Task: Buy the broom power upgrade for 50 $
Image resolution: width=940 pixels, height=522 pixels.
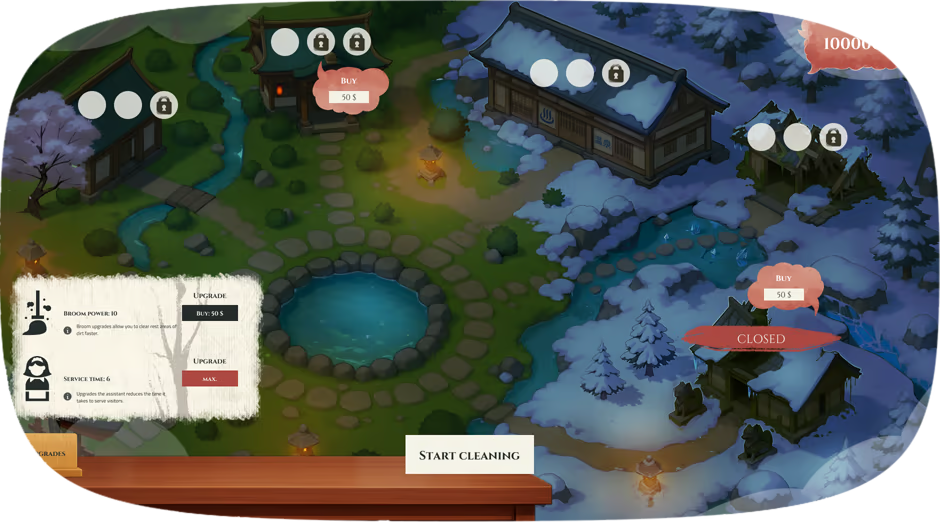Action: [x=210, y=313]
